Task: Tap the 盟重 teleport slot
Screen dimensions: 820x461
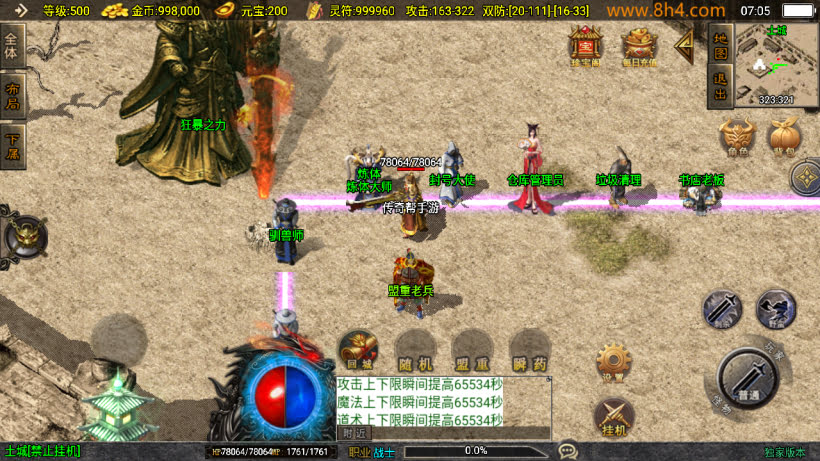Action: pyautogui.click(x=471, y=350)
